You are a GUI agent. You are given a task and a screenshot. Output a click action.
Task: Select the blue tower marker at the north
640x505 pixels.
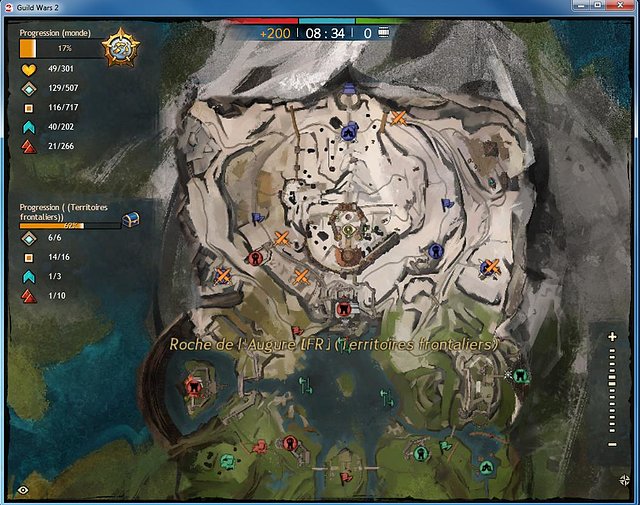coord(349,131)
